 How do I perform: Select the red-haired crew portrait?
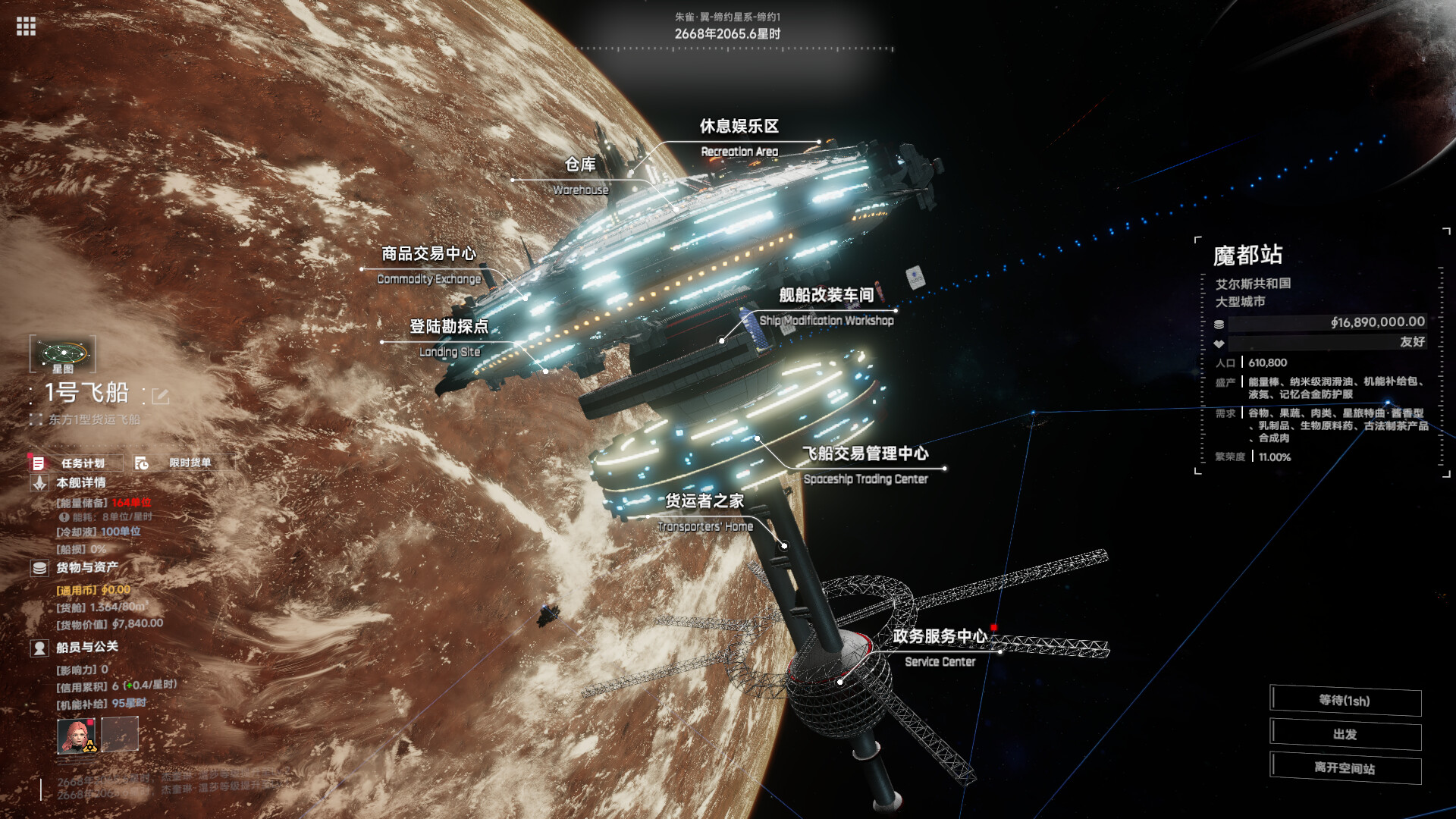(77, 735)
